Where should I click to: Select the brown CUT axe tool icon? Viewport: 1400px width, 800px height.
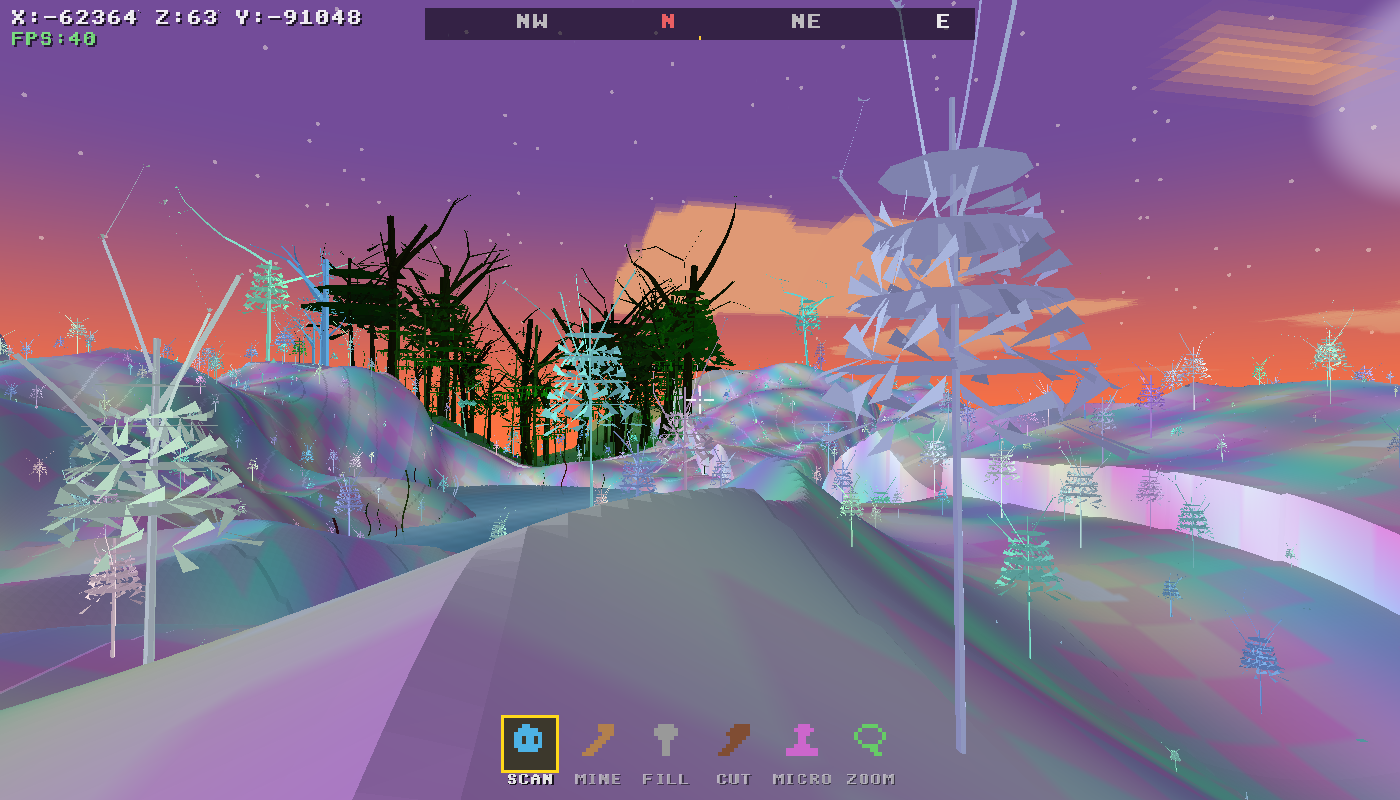[x=733, y=742]
